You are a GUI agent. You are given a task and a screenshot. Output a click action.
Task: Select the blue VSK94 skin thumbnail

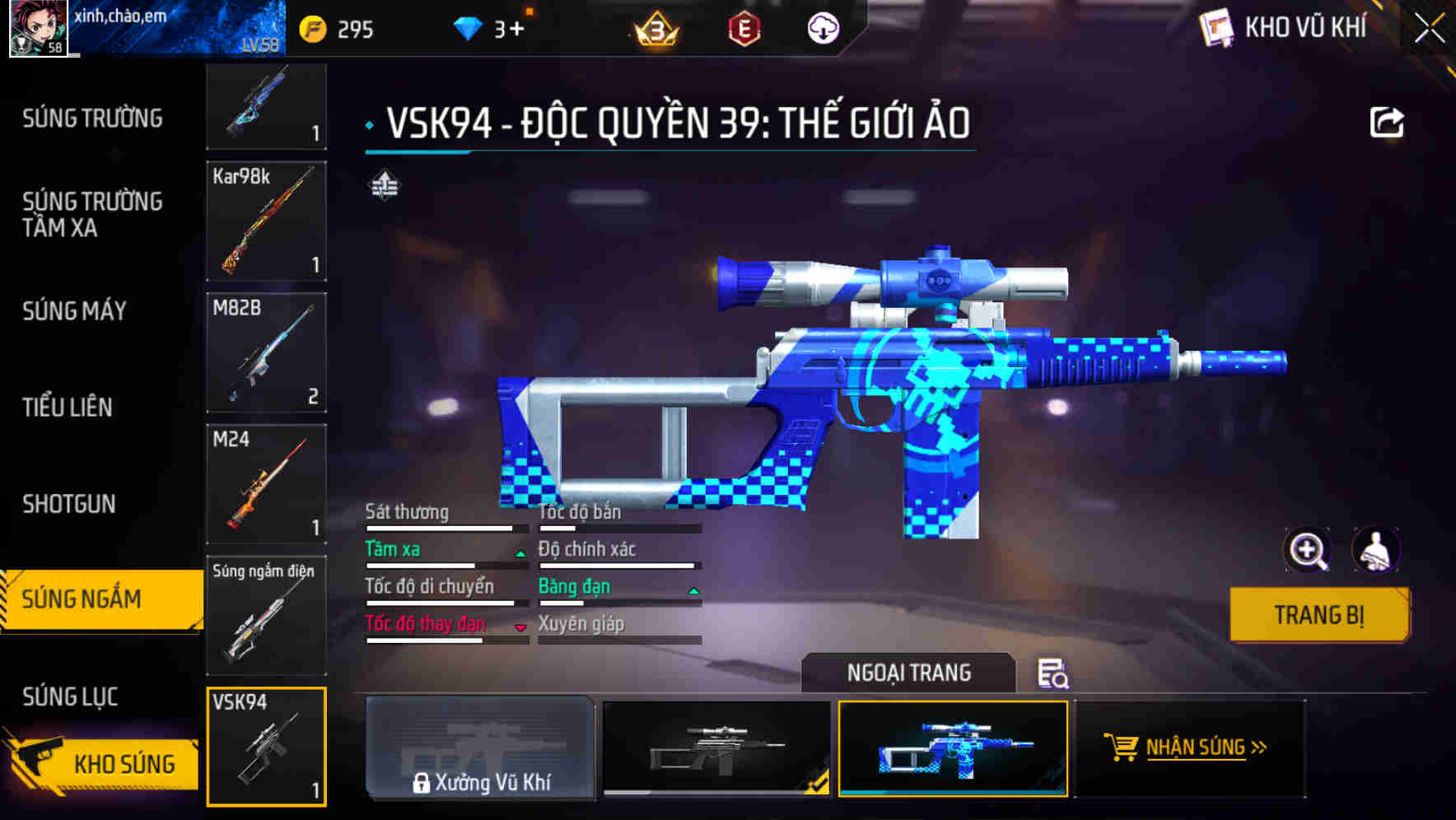[x=953, y=749]
